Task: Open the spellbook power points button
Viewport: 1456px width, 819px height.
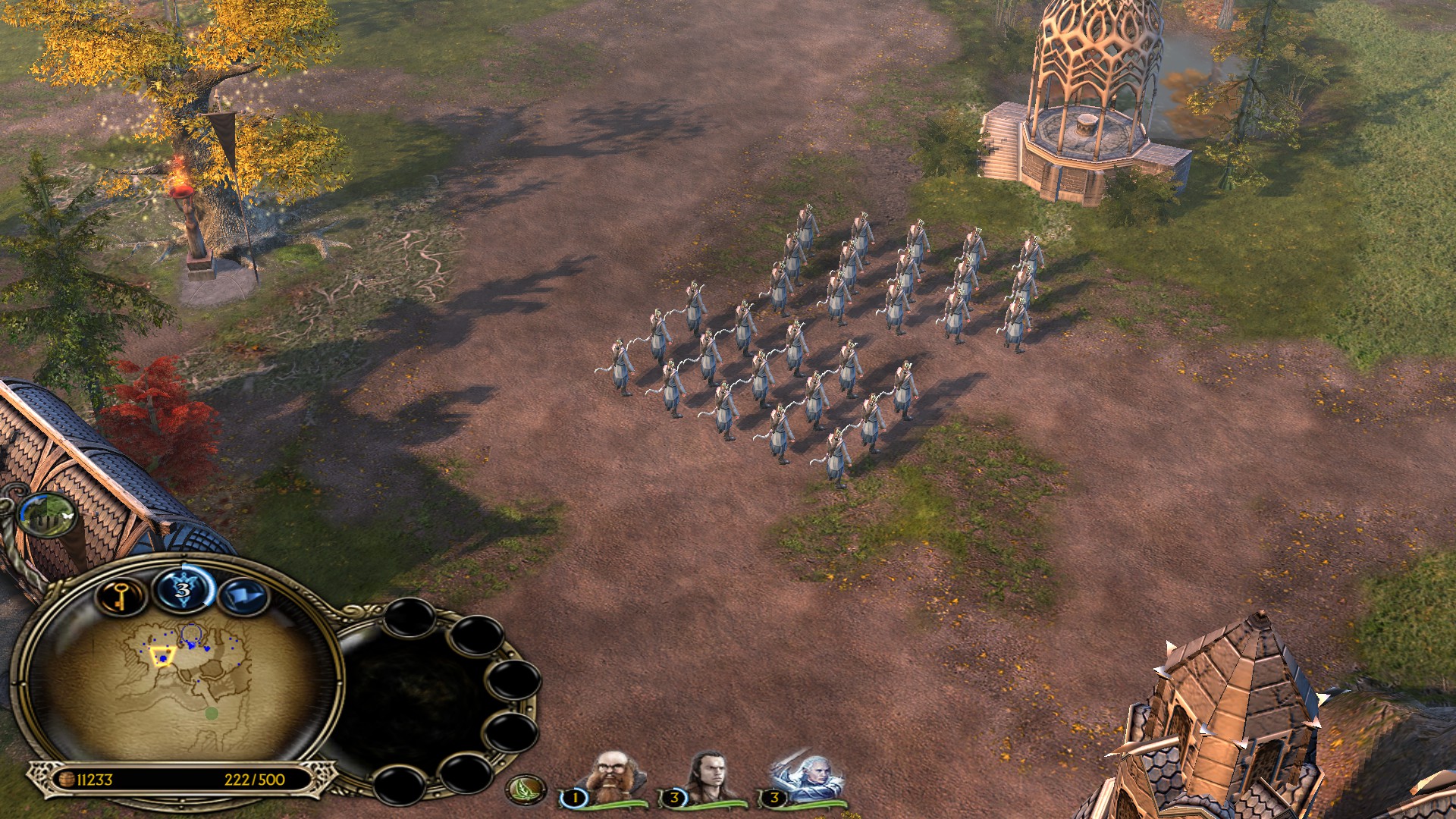Action: [183, 588]
